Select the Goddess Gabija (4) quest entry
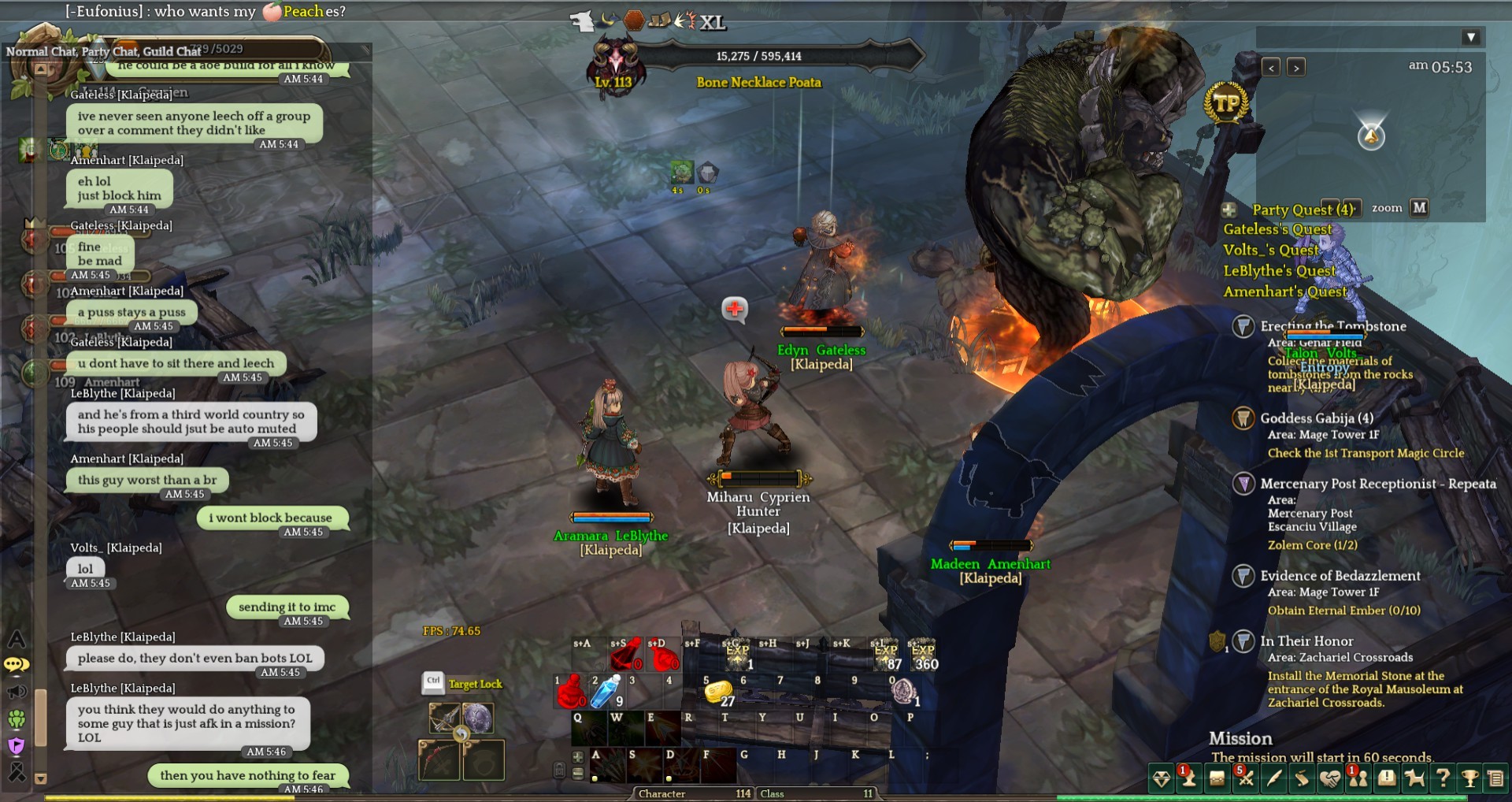1512x802 pixels. click(x=1316, y=418)
